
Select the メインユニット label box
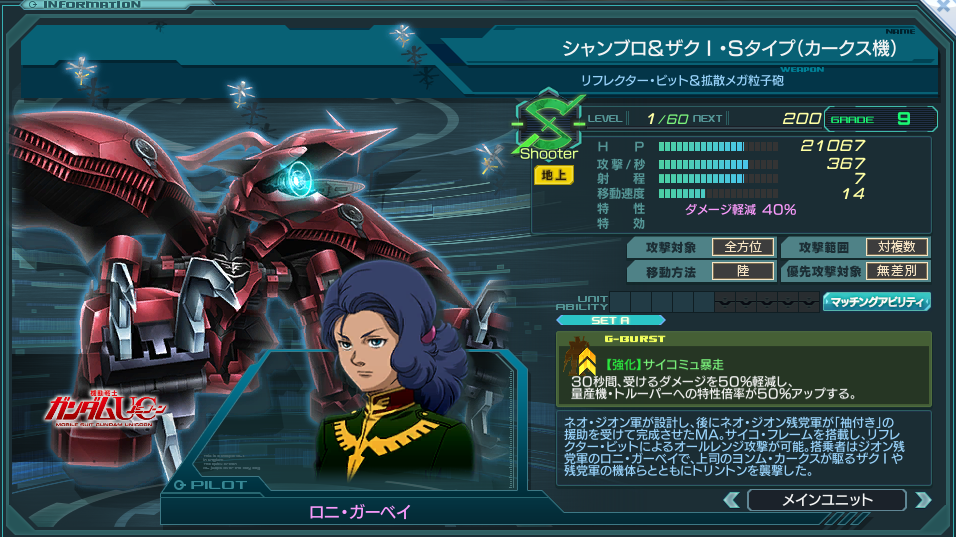826,500
